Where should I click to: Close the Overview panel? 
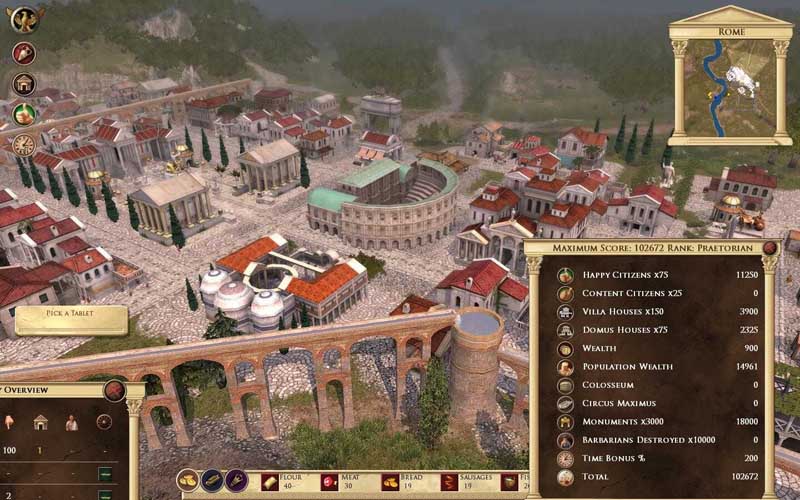114,391
